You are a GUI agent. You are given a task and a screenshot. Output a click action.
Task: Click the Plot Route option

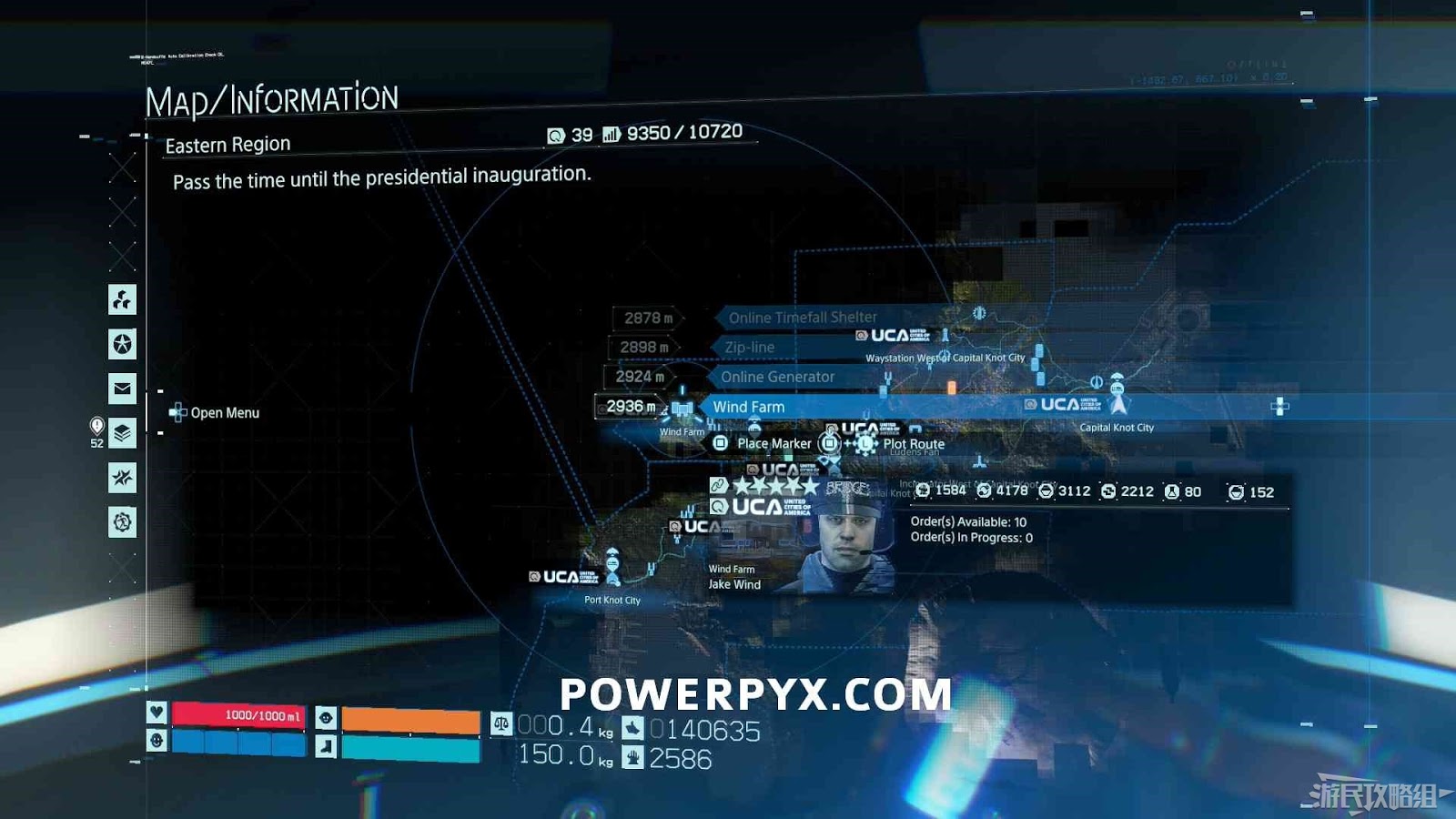point(913,444)
